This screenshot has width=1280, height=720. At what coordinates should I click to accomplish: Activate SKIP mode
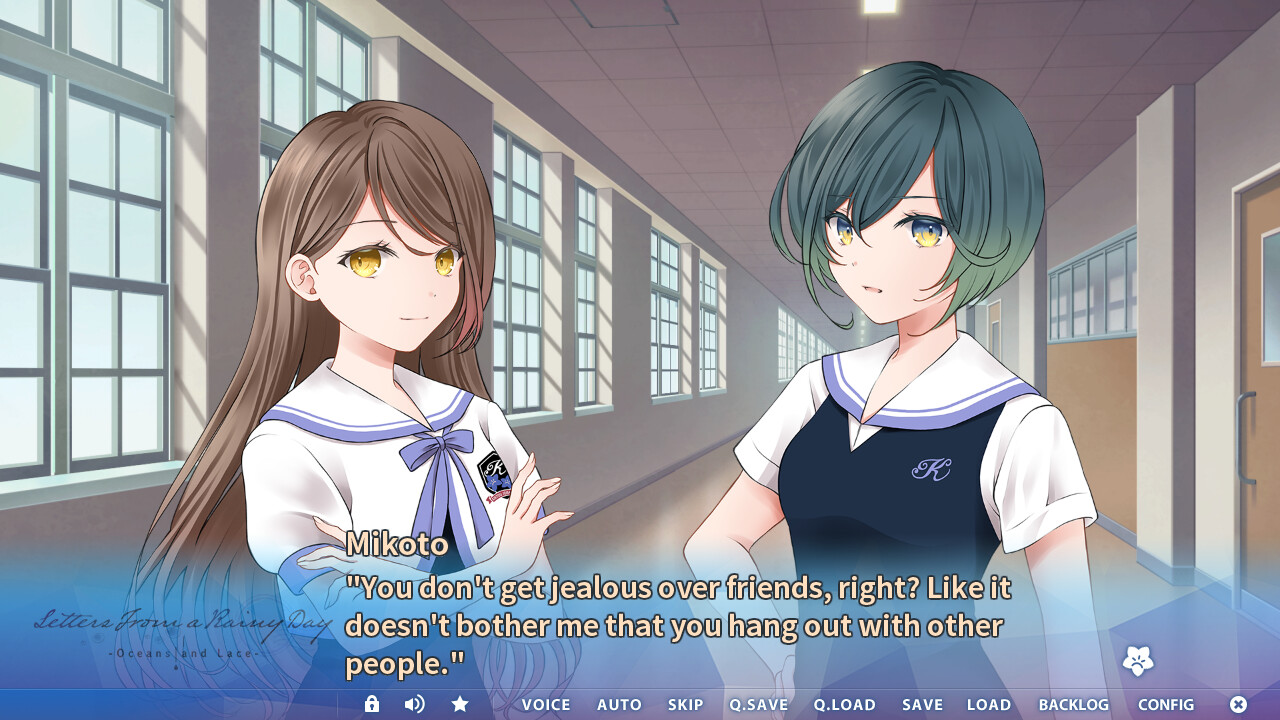coord(686,705)
